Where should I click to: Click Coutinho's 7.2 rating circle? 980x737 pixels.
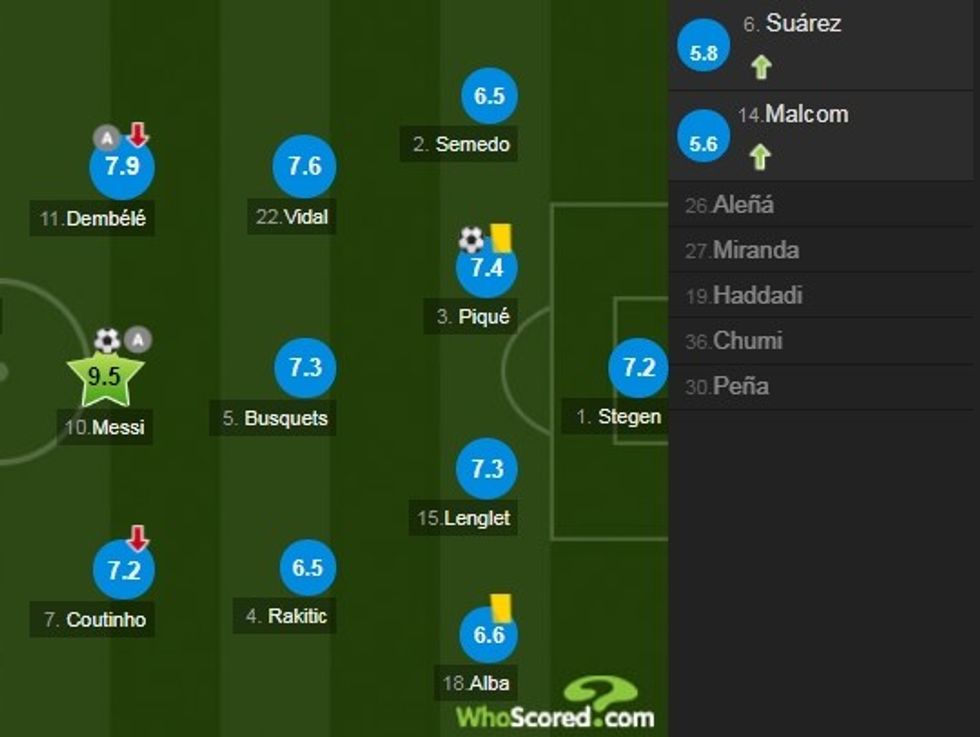point(124,571)
